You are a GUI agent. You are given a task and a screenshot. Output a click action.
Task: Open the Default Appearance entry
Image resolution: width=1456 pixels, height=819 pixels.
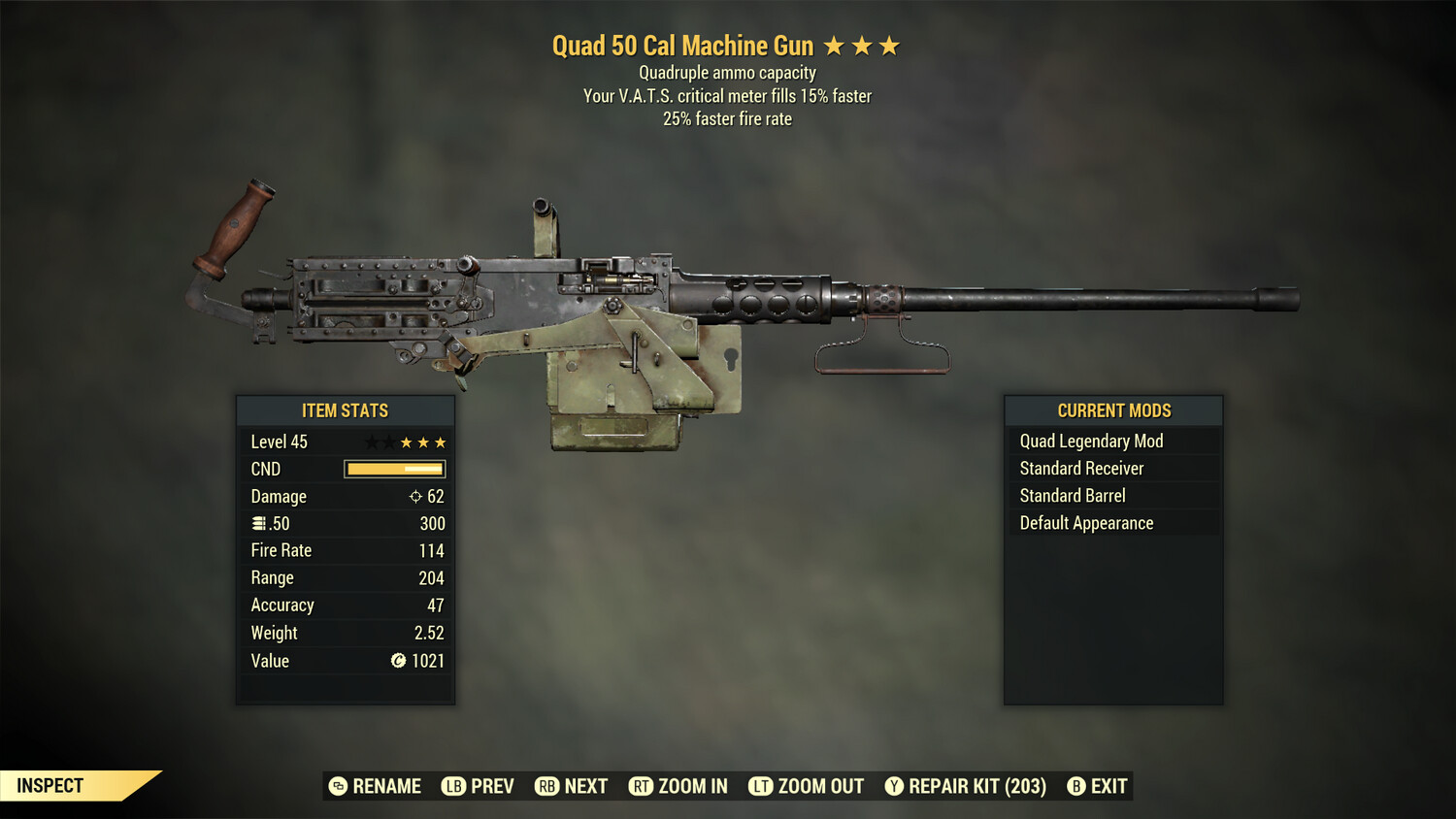point(1085,522)
